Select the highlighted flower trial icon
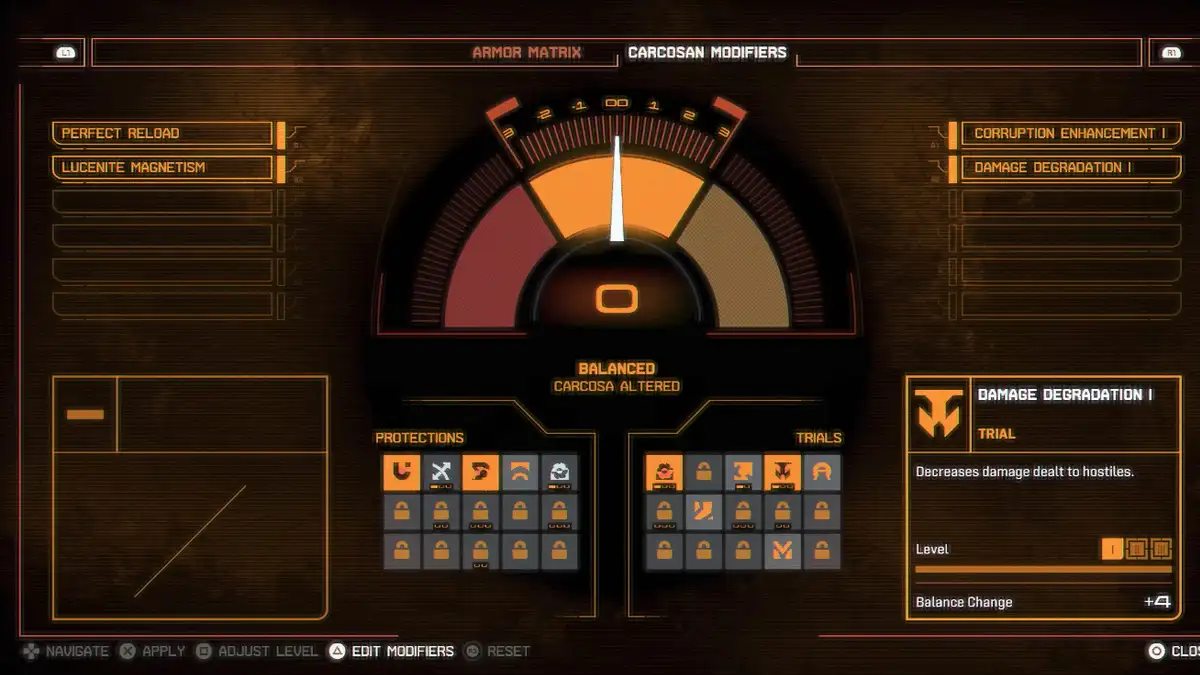 click(663, 472)
